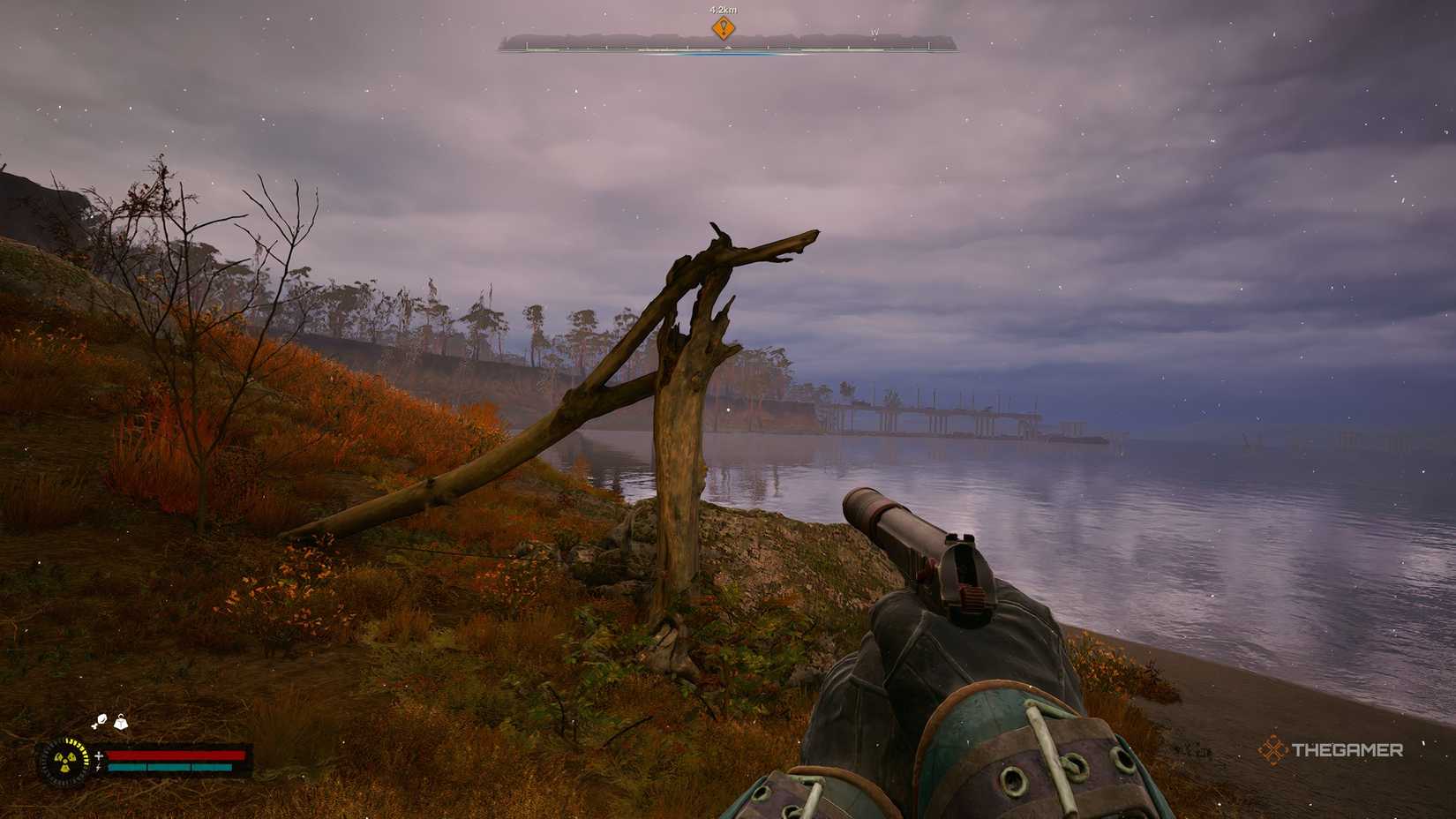This screenshot has width=1456, height=819.
Task: Toggle the red health bar display
Action: click(175, 755)
